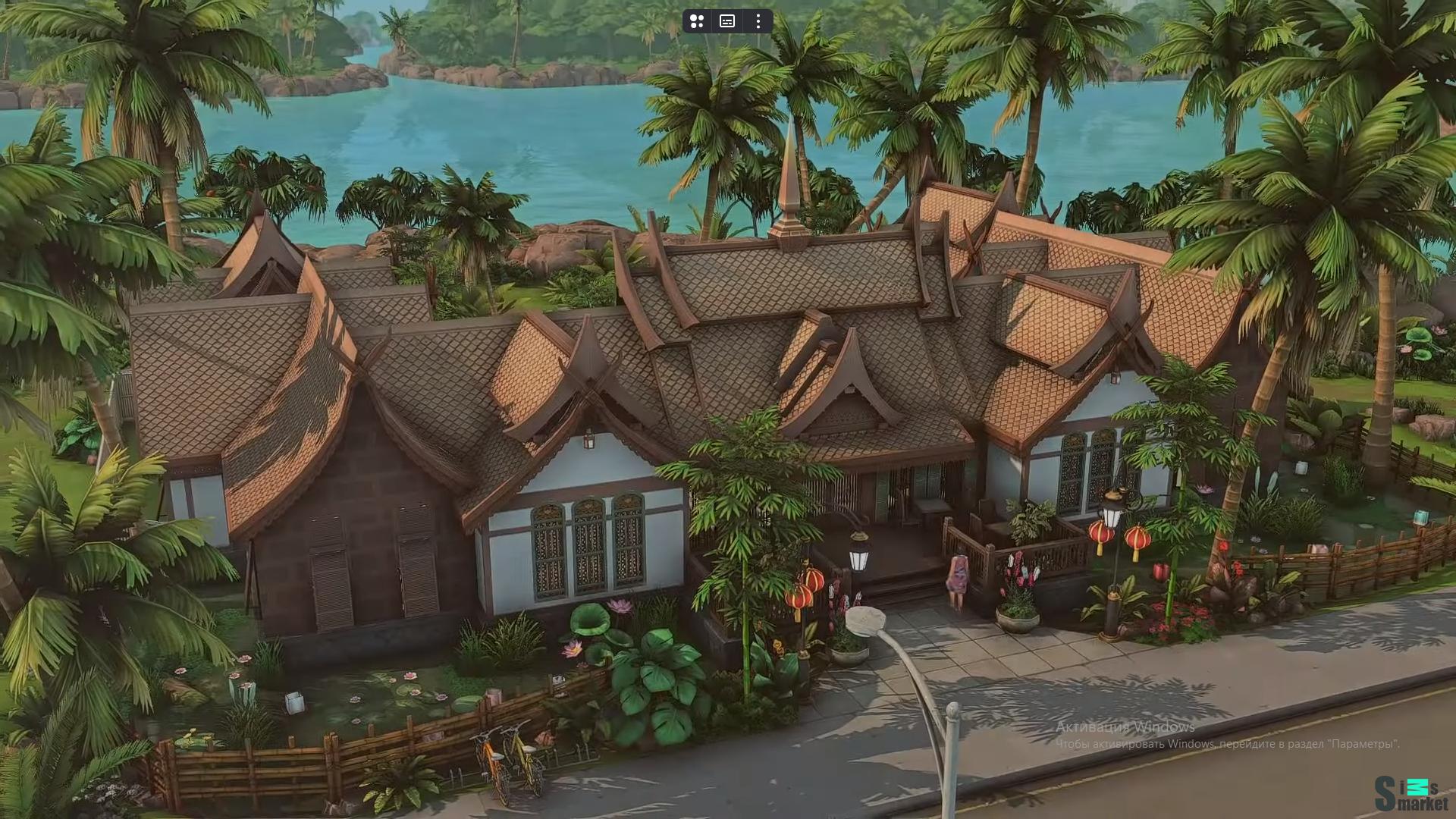Toggle the captions icon in the overlay toolbar
Screen dimensions: 1456x819
(727, 21)
